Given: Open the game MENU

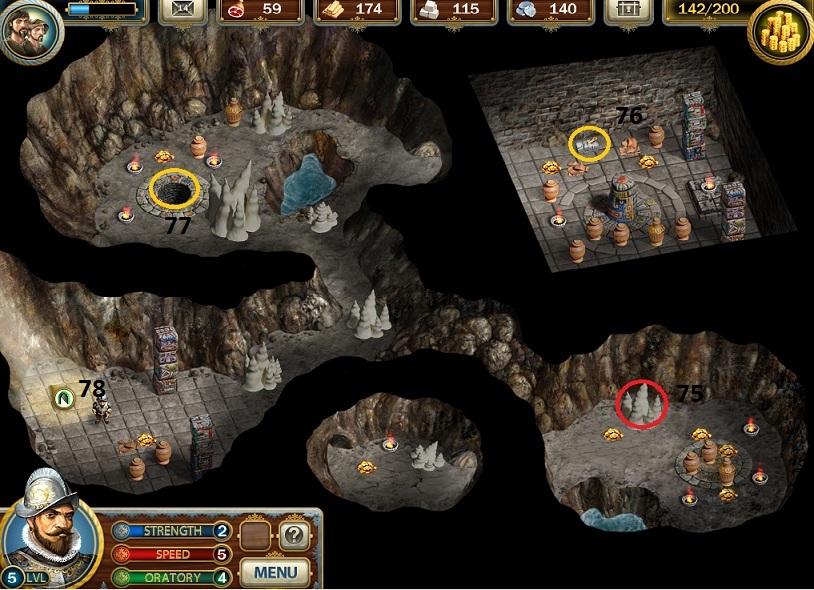Looking at the screenshot, I should point(275,572).
